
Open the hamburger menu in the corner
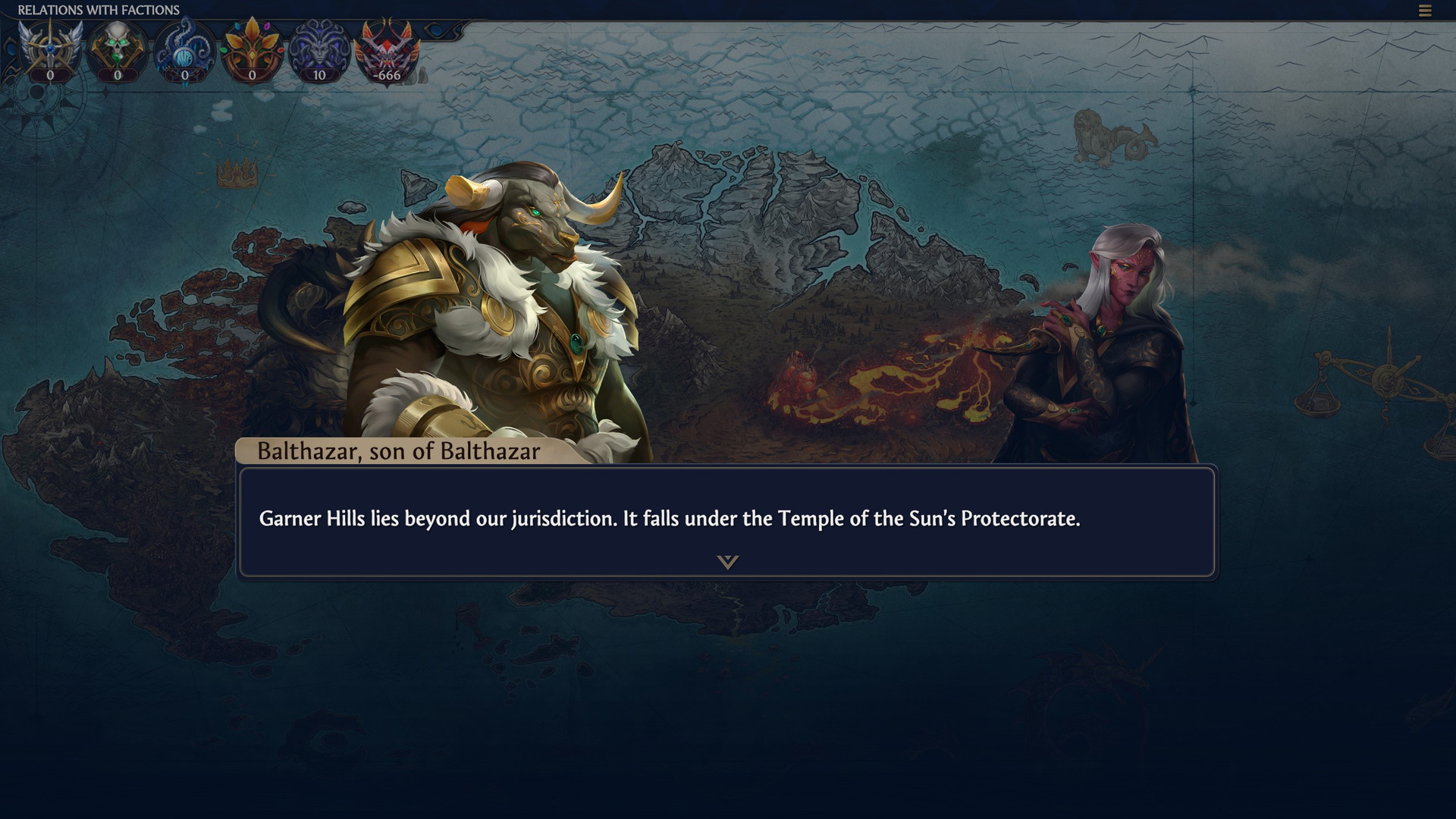pyautogui.click(x=1425, y=11)
